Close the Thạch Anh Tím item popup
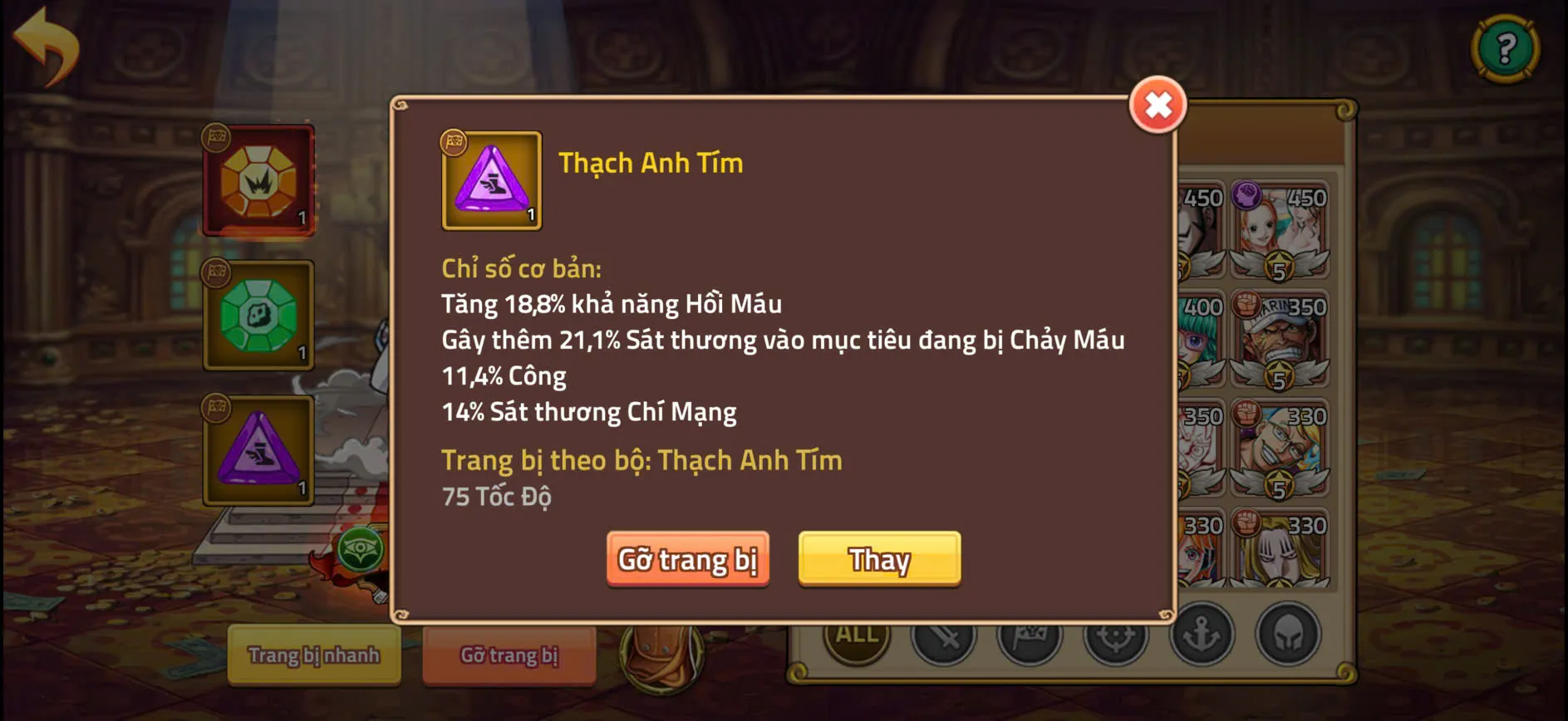This screenshot has width=1568, height=721. pyautogui.click(x=1159, y=105)
